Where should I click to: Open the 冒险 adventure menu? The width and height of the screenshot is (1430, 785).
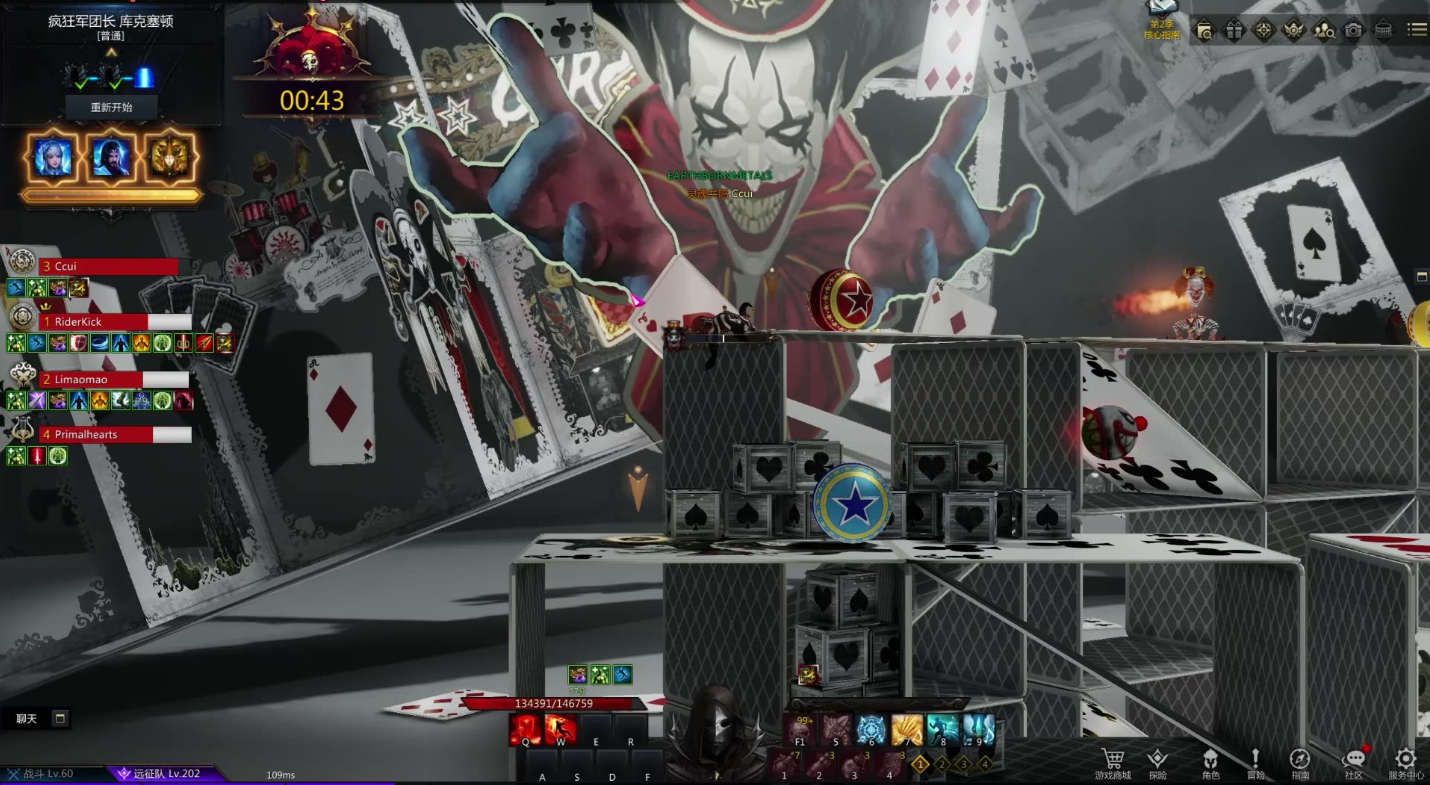(x=1255, y=762)
